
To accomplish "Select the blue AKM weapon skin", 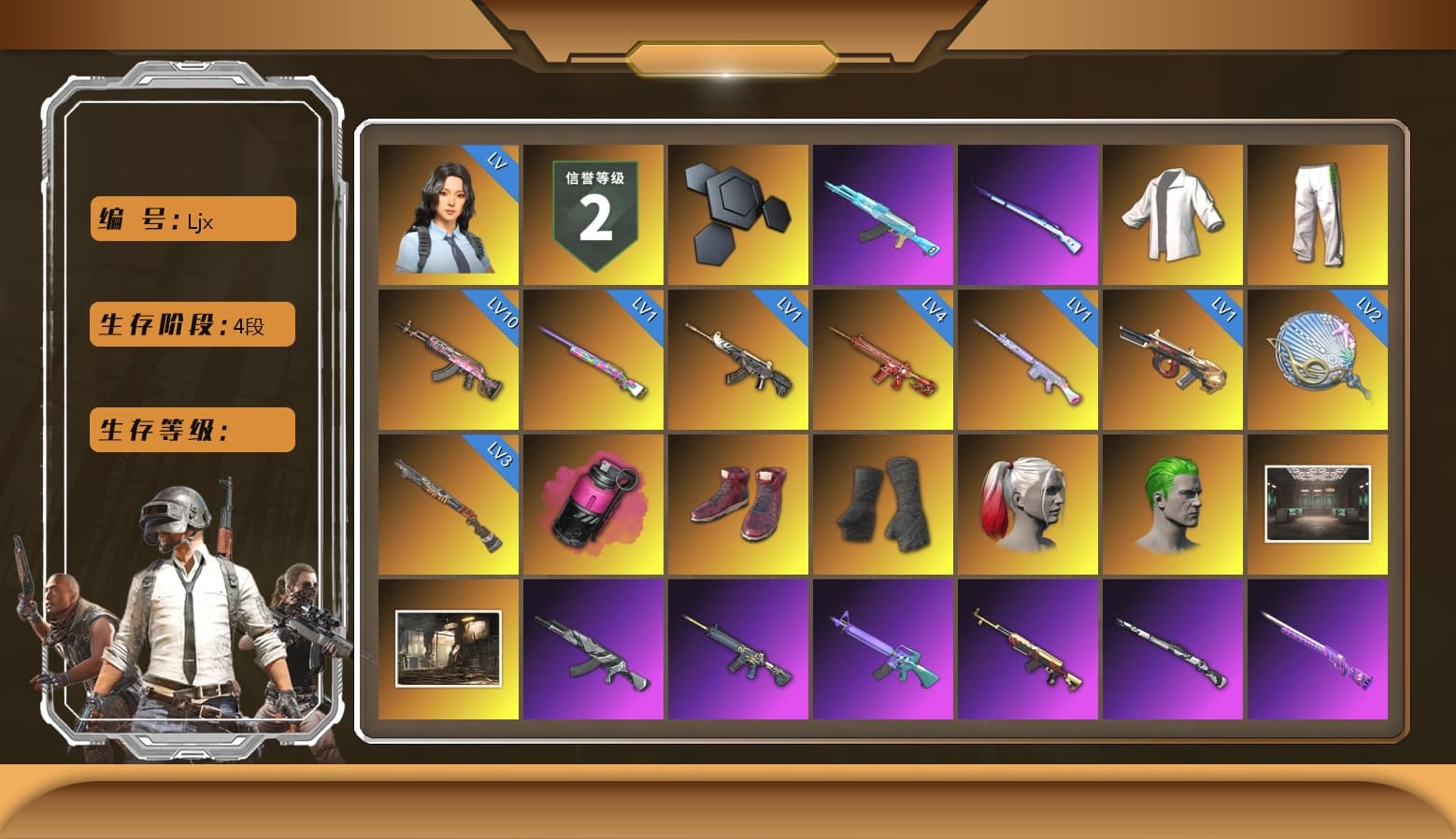I will (883, 214).
